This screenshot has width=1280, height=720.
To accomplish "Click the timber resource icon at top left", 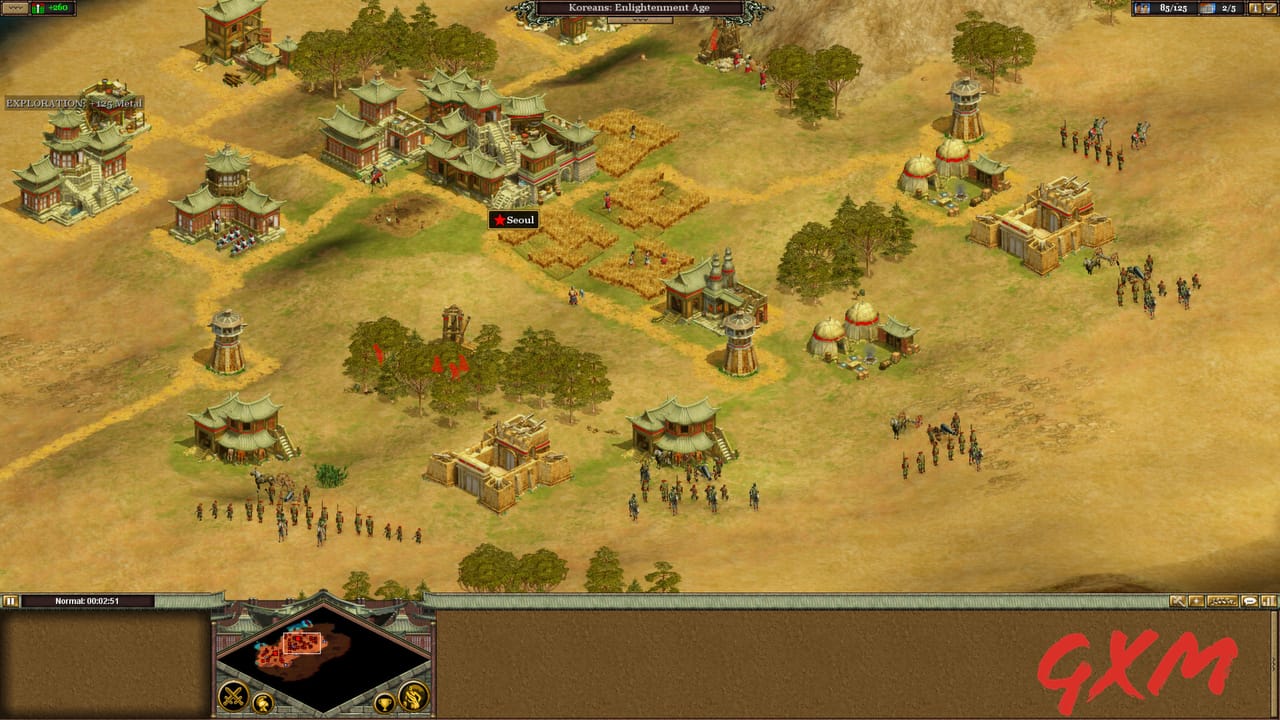I will [38, 9].
